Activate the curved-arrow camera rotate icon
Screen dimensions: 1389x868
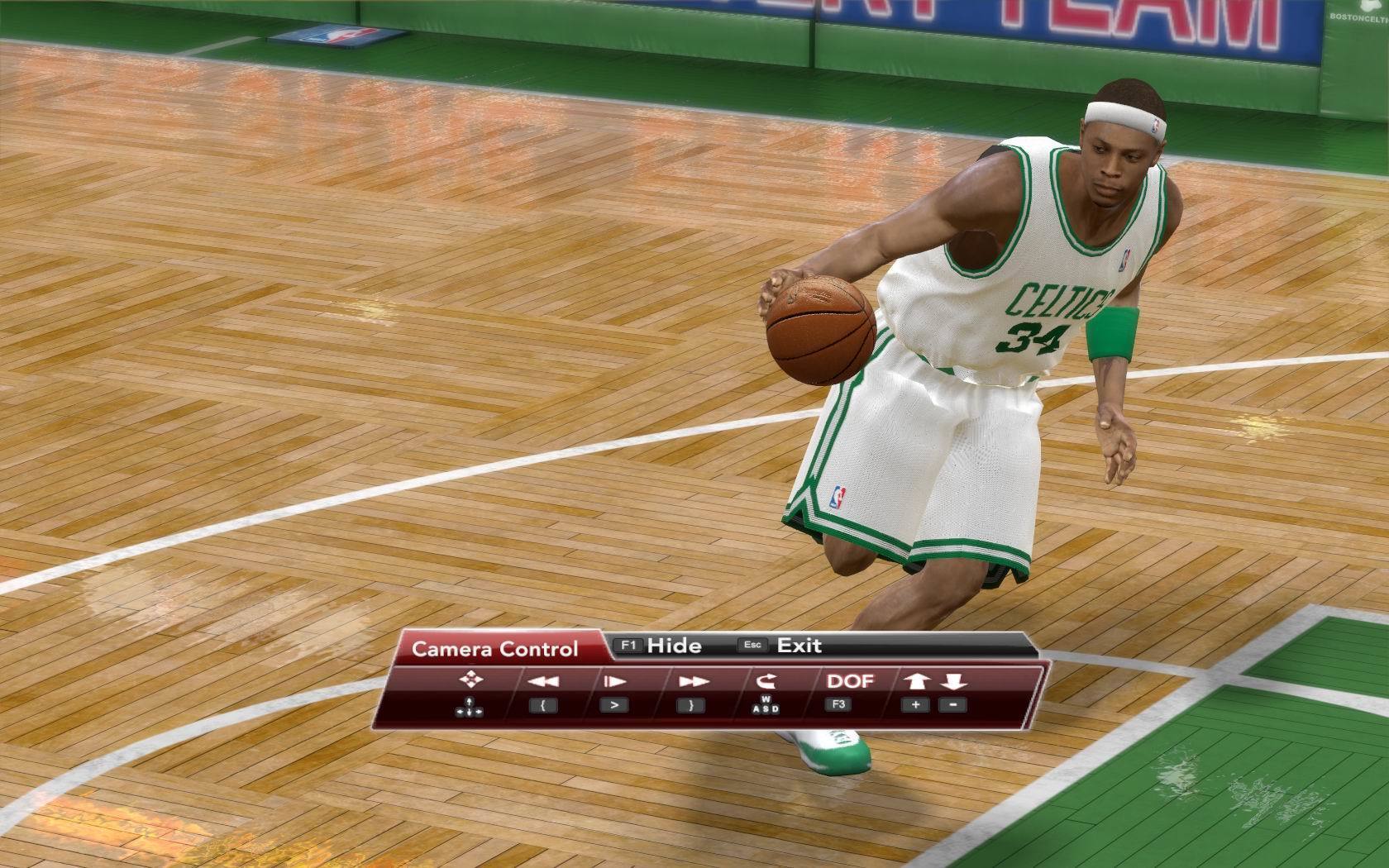coord(766,682)
